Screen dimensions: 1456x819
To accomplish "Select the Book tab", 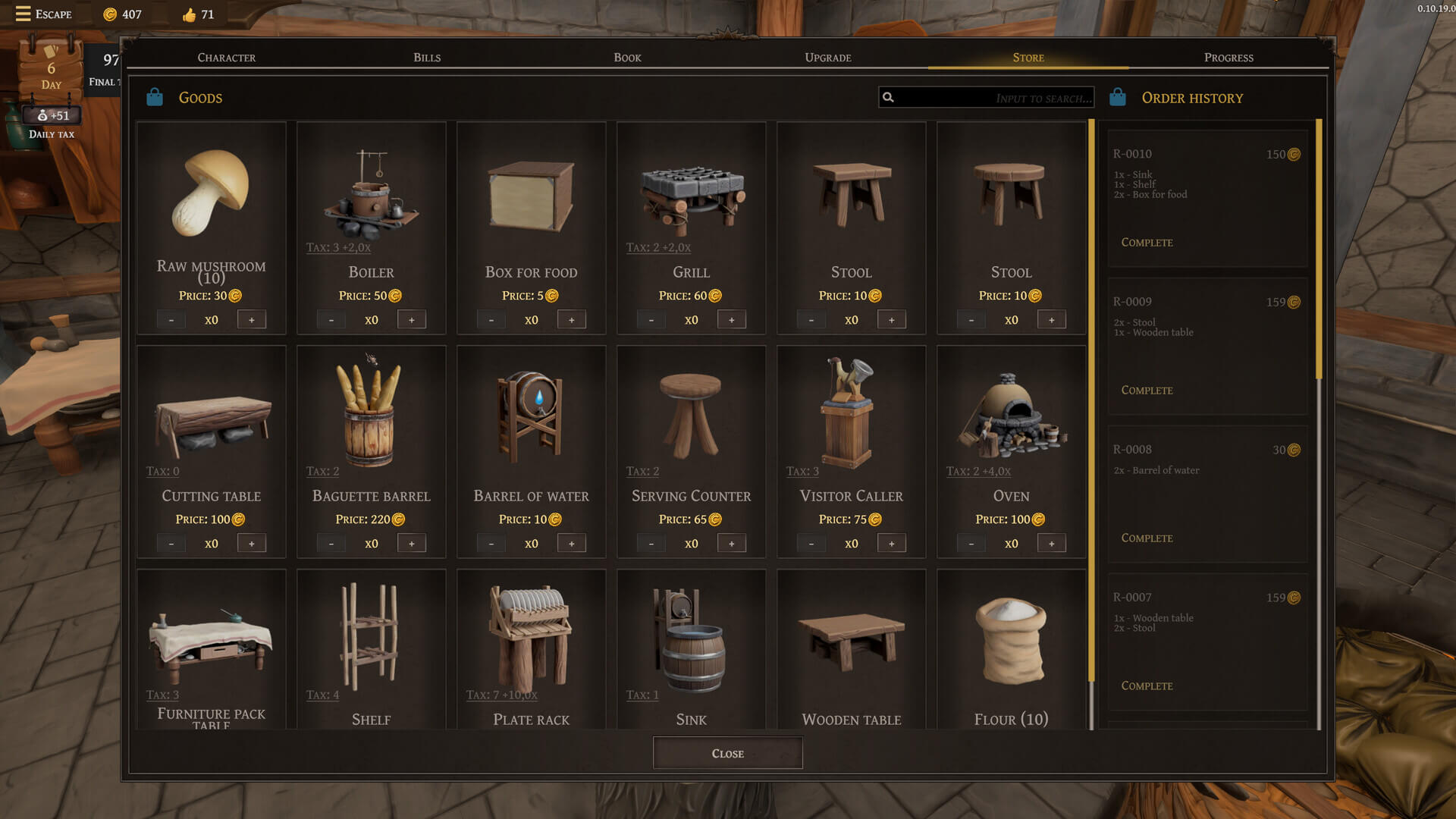I will [627, 58].
